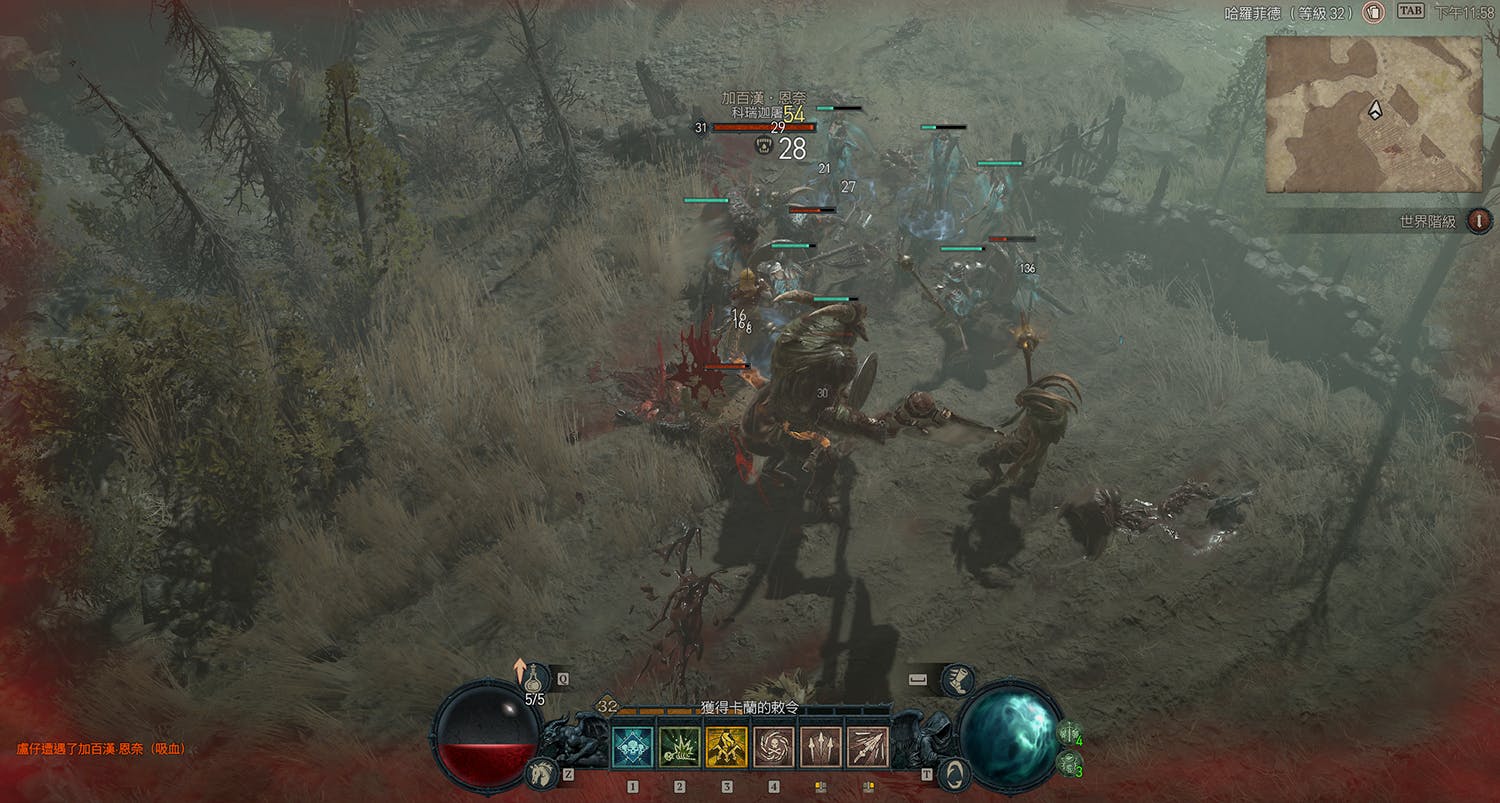
Task: Cast the three upright spikes skill
Action: click(x=821, y=747)
